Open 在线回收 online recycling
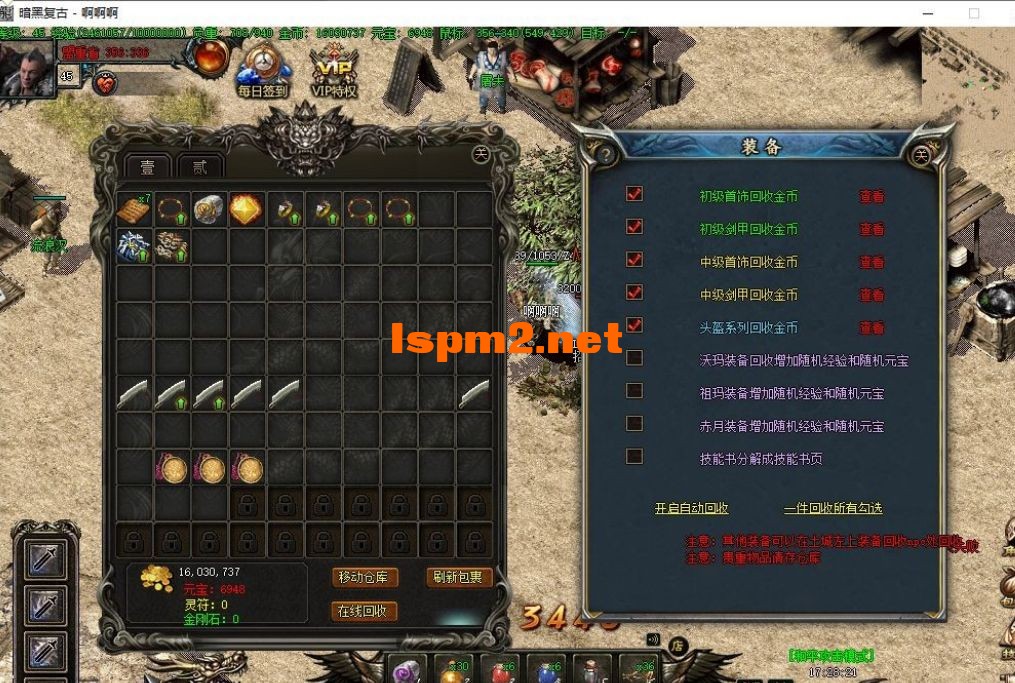 pos(365,611)
